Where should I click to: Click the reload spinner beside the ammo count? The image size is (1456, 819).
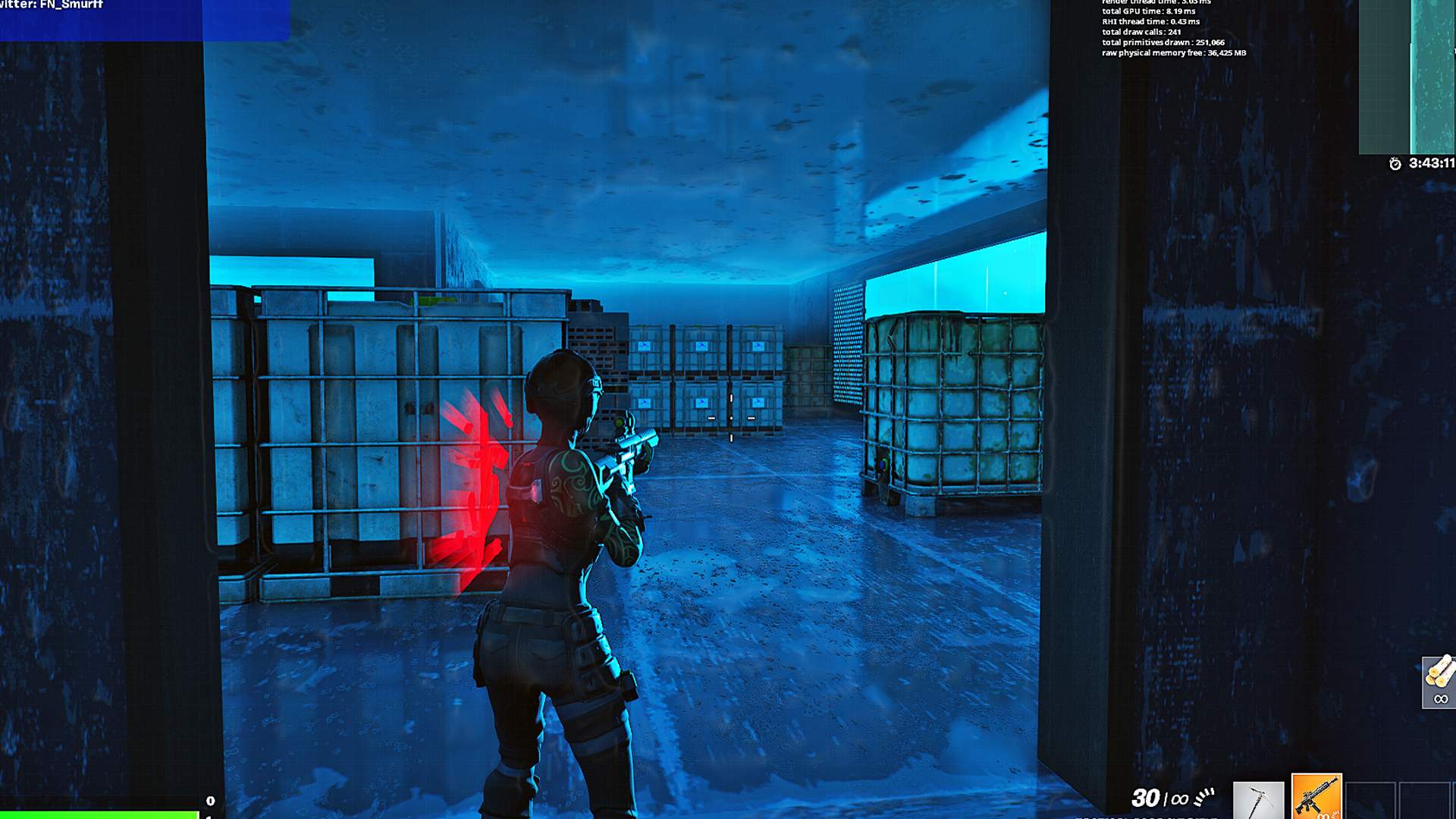click(1204, 796)
